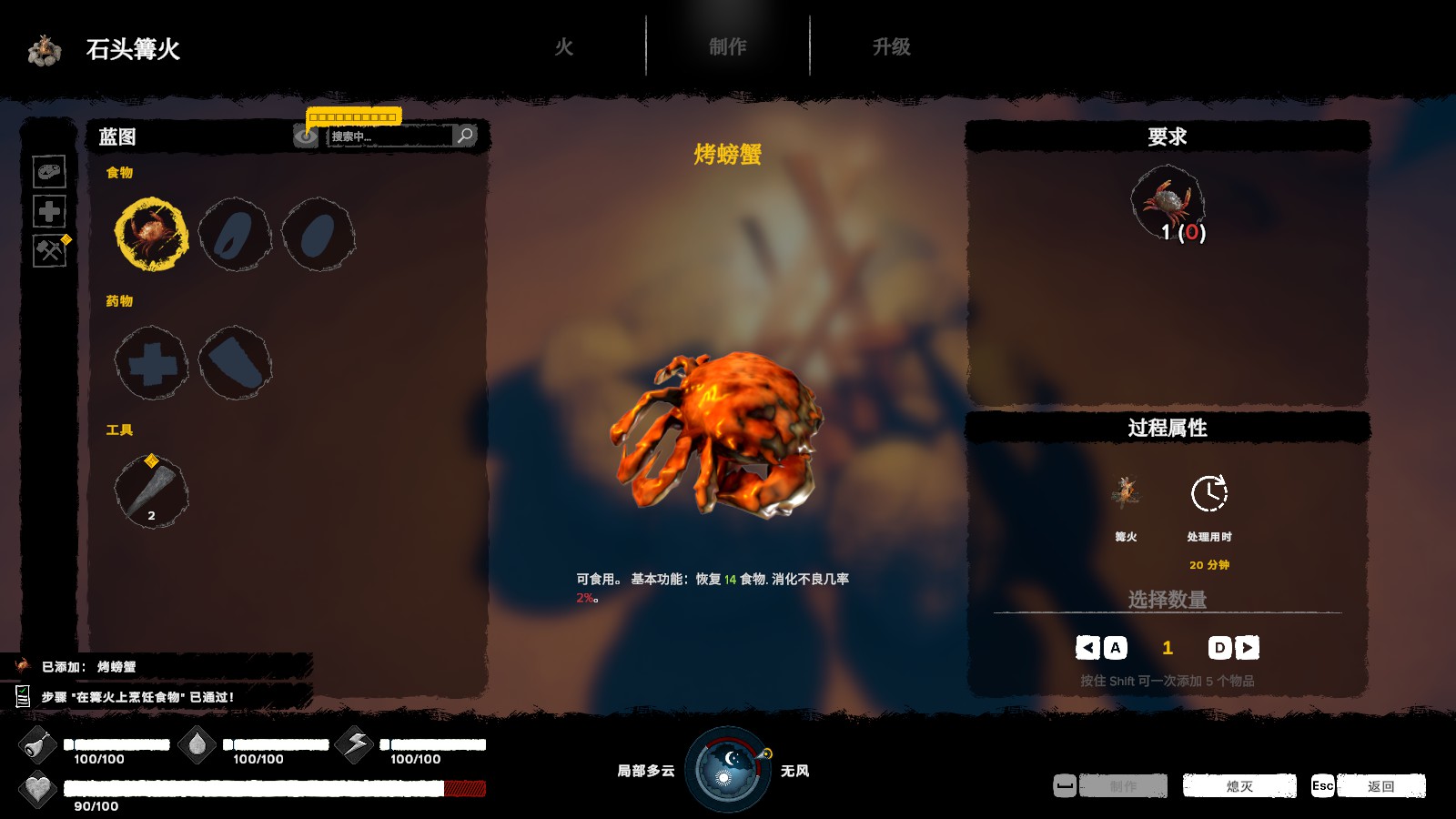This screenshot has height=819, width=1456.
Task: Open the 制作 crafting tab
Action: [x=727, y=47]
